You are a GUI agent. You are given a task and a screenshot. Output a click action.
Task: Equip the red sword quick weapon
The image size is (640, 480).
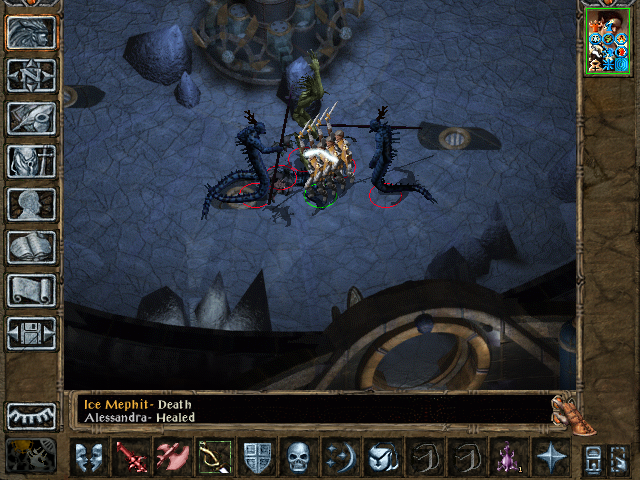coord(130,456)
